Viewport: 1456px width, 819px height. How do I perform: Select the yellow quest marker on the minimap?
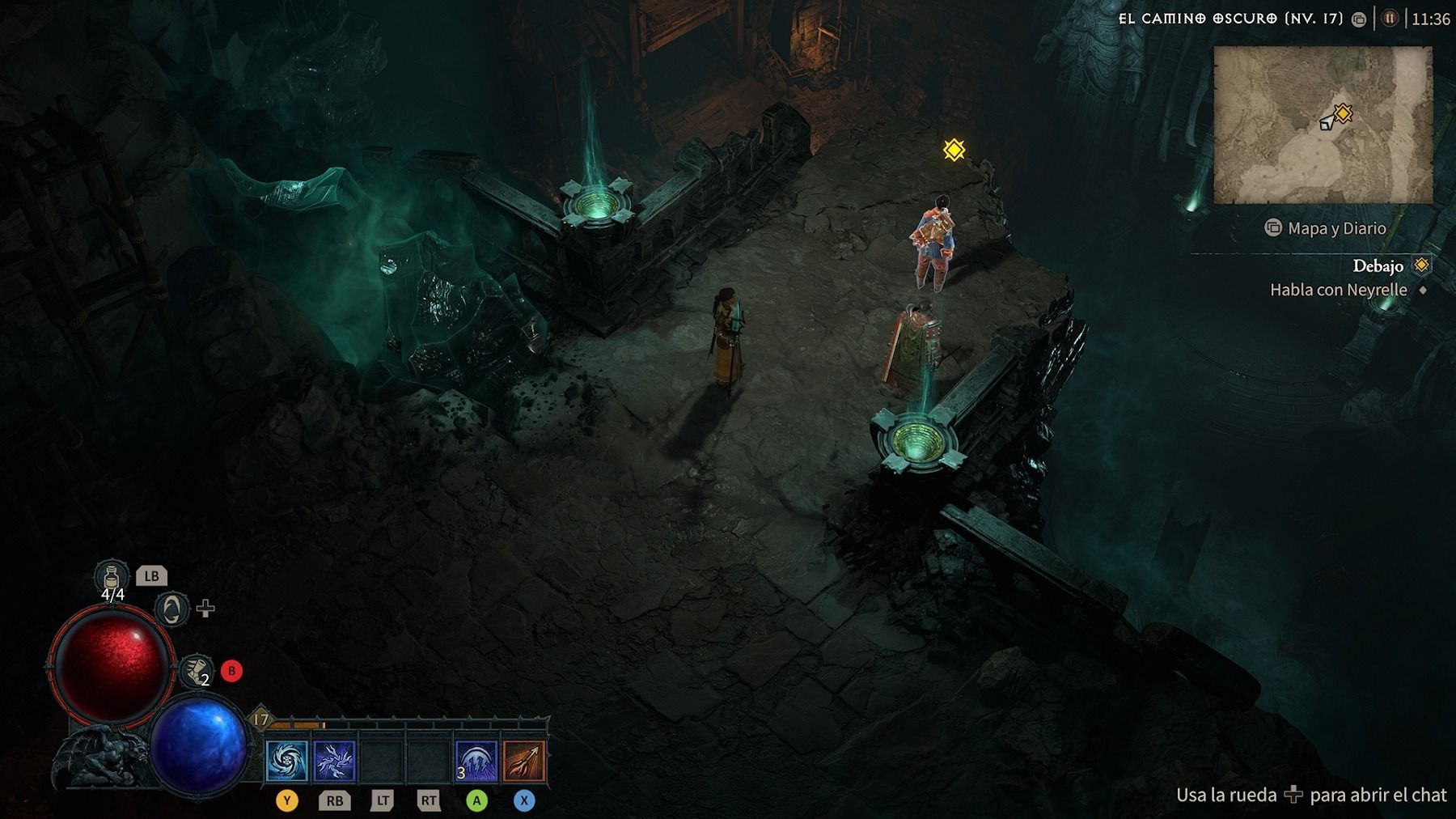coord(1343,113)
